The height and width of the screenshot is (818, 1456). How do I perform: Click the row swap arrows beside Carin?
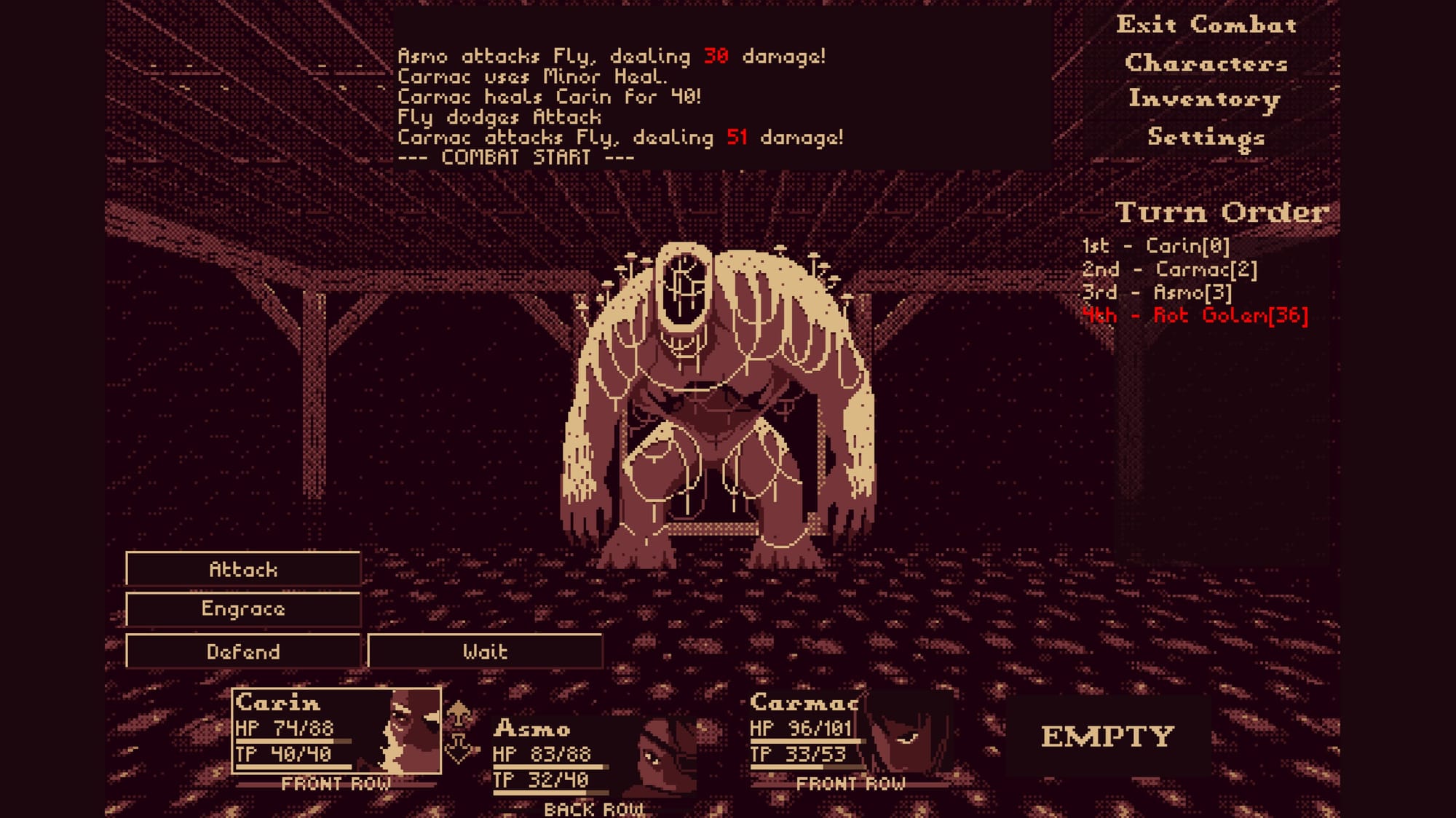click(459, 731)
